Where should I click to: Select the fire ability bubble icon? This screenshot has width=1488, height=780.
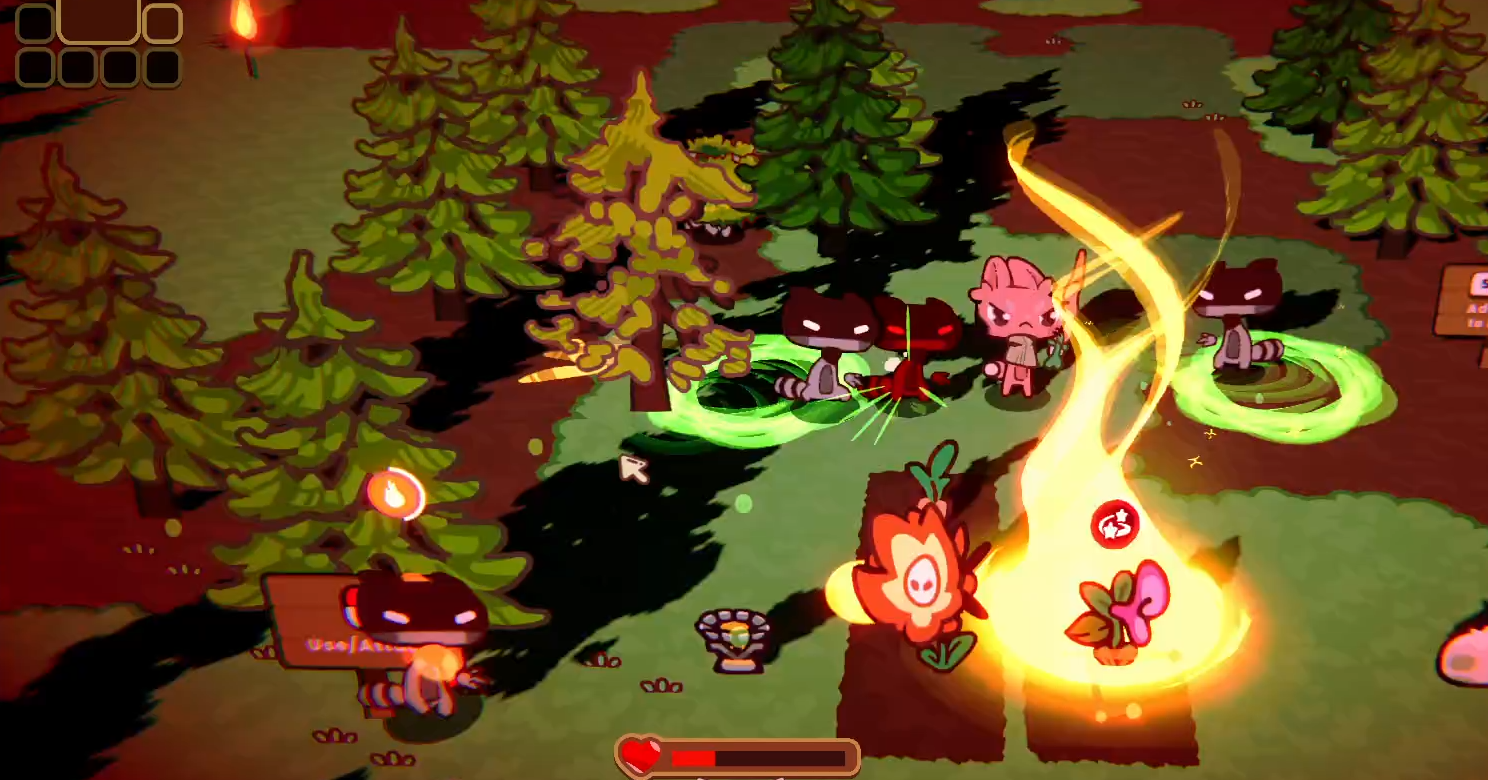coord(397,494)
